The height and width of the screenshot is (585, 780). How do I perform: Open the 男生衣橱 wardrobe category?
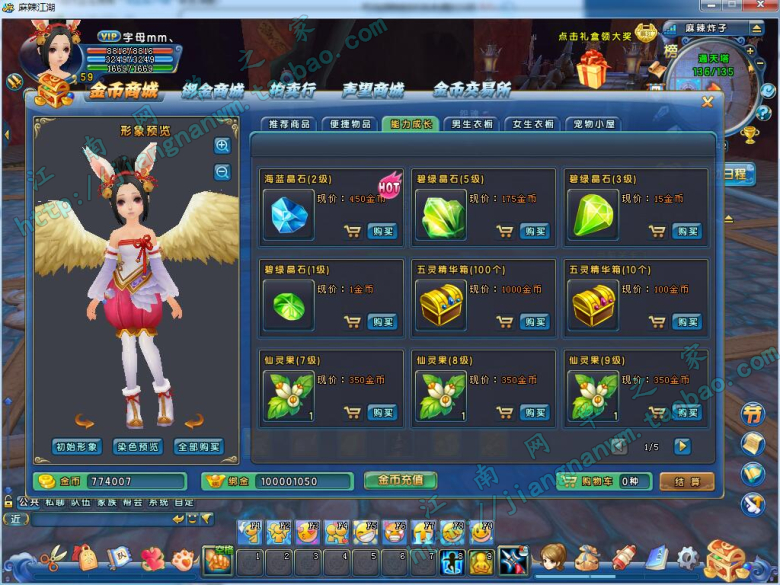(x=471, y=125)
